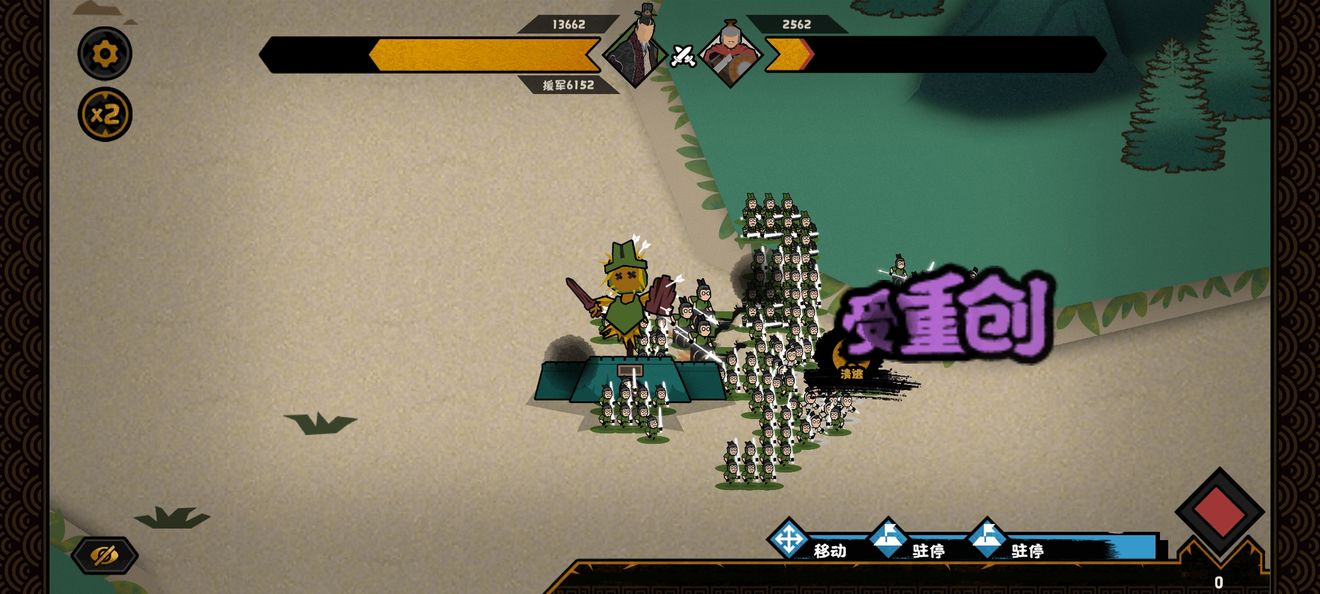Tap the red diamond skill button

pyautogui.click(x=1219, y=512)
